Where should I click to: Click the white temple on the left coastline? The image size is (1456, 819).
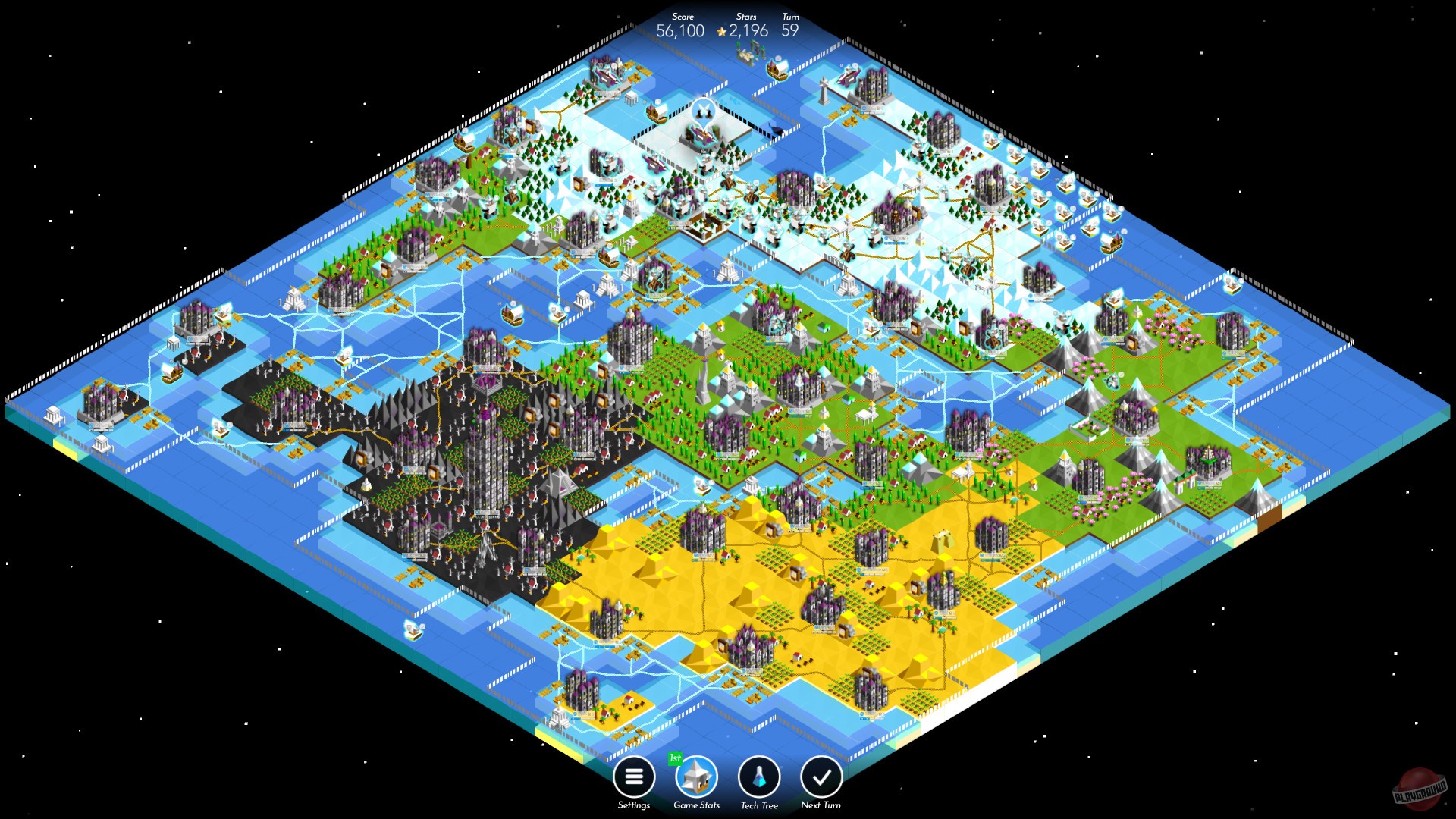(52, 414)
